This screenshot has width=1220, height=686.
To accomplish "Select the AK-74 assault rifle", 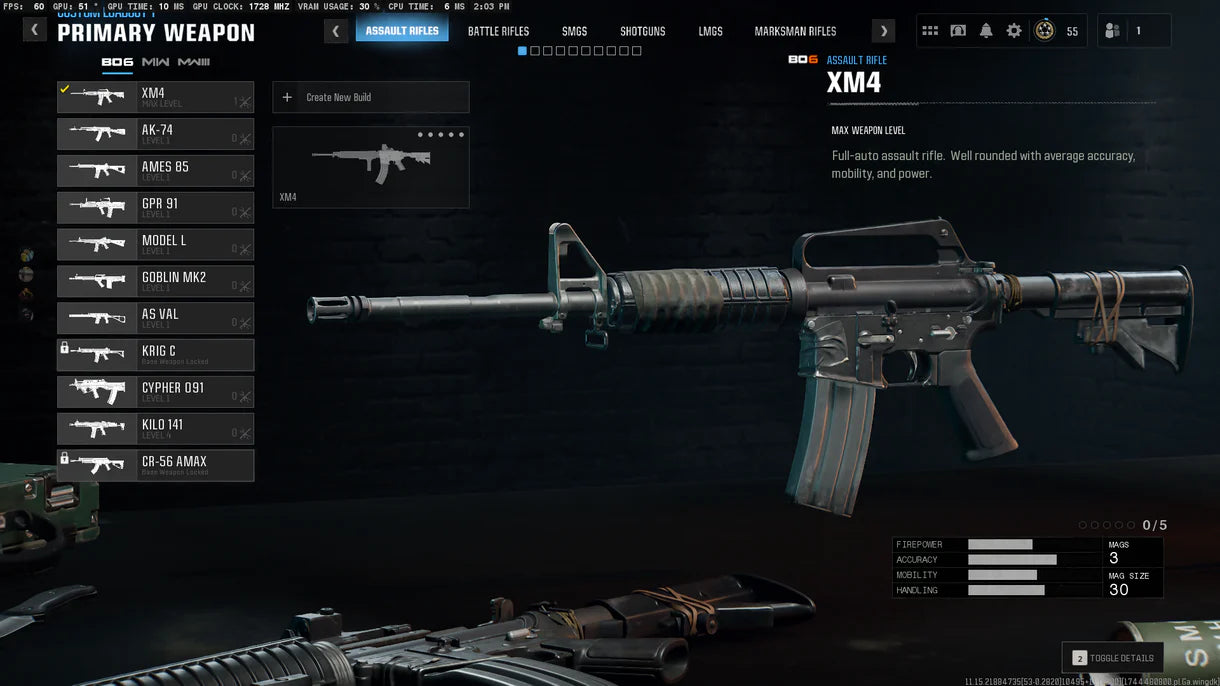I will tap(155, 134).
